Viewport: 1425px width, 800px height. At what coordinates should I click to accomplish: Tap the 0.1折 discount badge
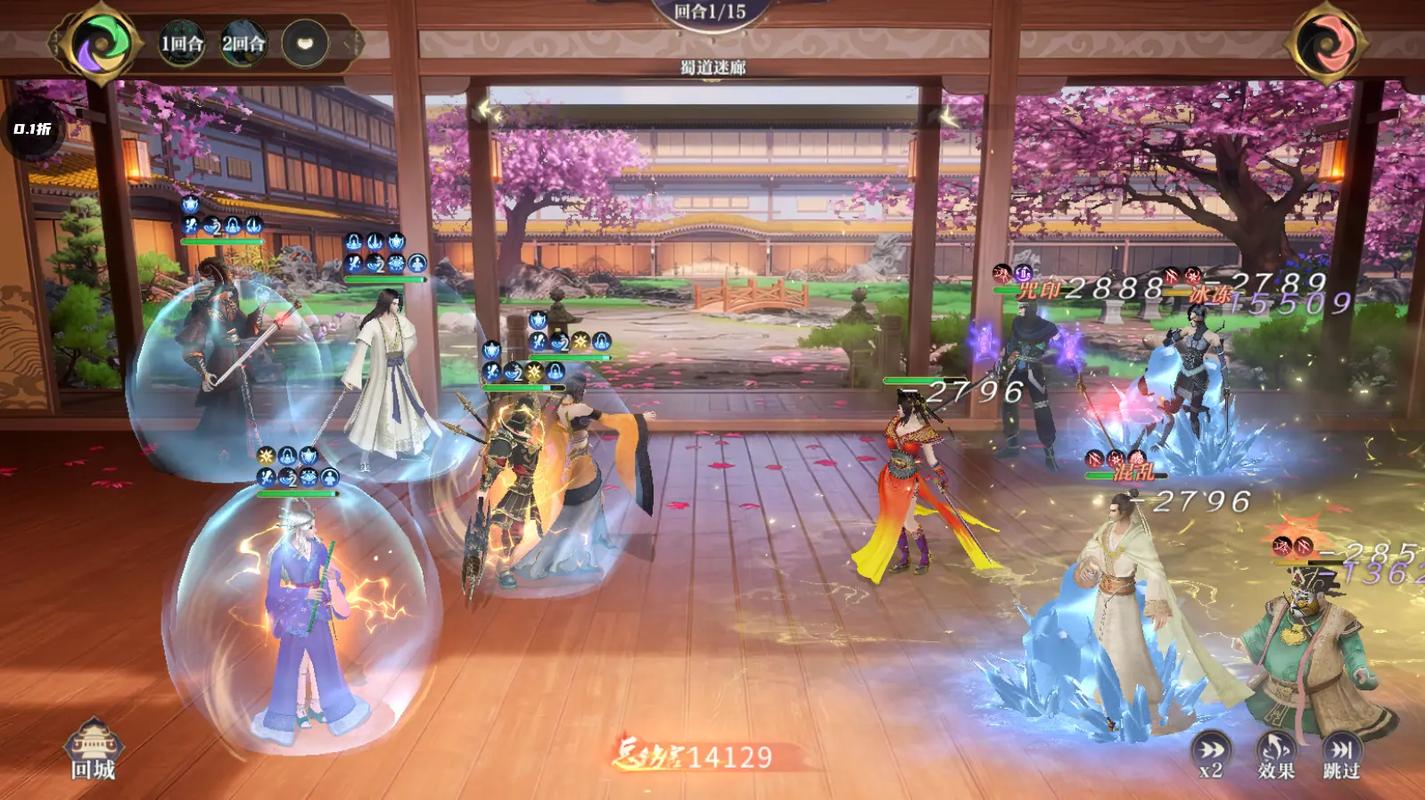[32, 129]
